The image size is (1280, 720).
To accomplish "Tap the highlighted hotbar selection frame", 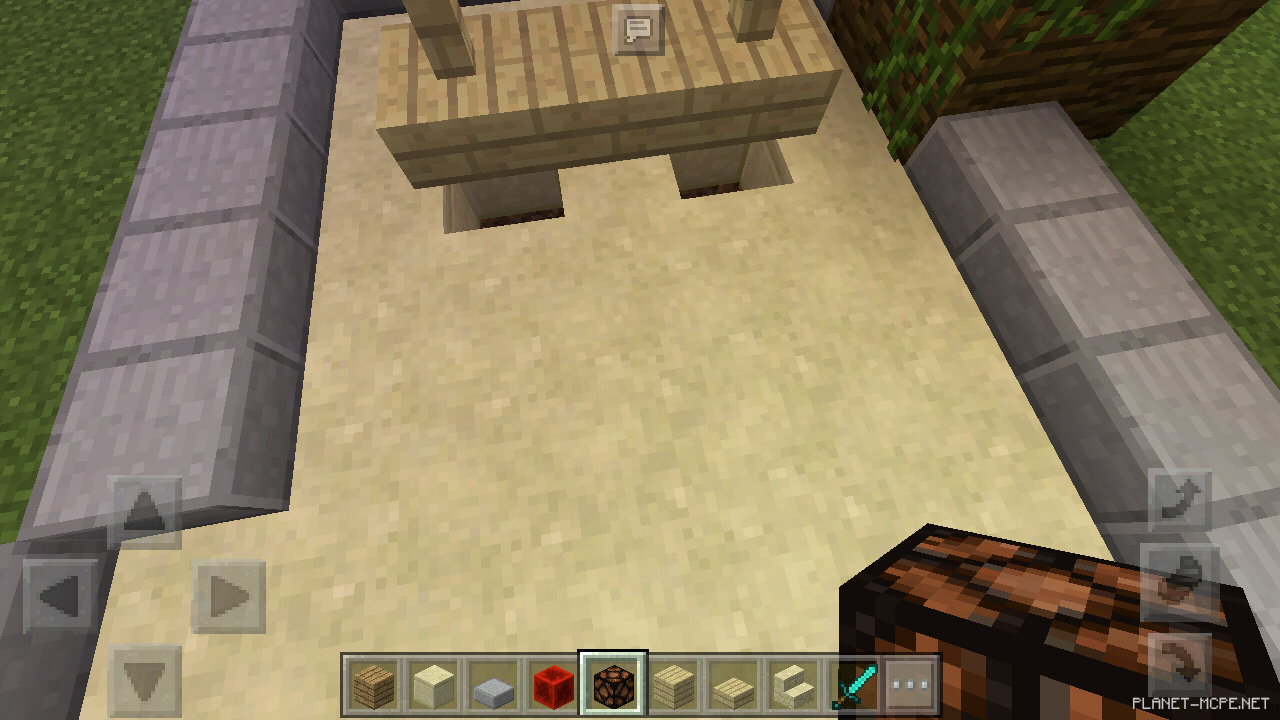I will pos(614,685).
